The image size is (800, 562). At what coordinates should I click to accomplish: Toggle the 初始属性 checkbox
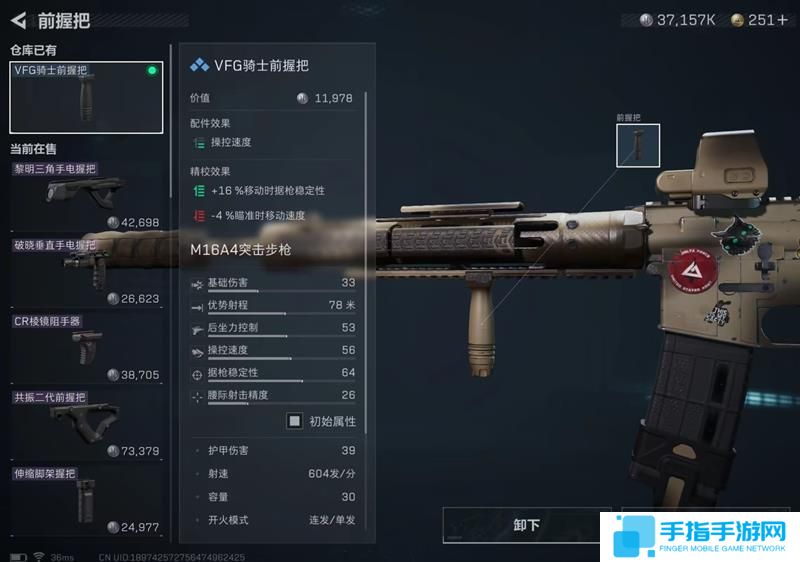[x=295, y=421]
